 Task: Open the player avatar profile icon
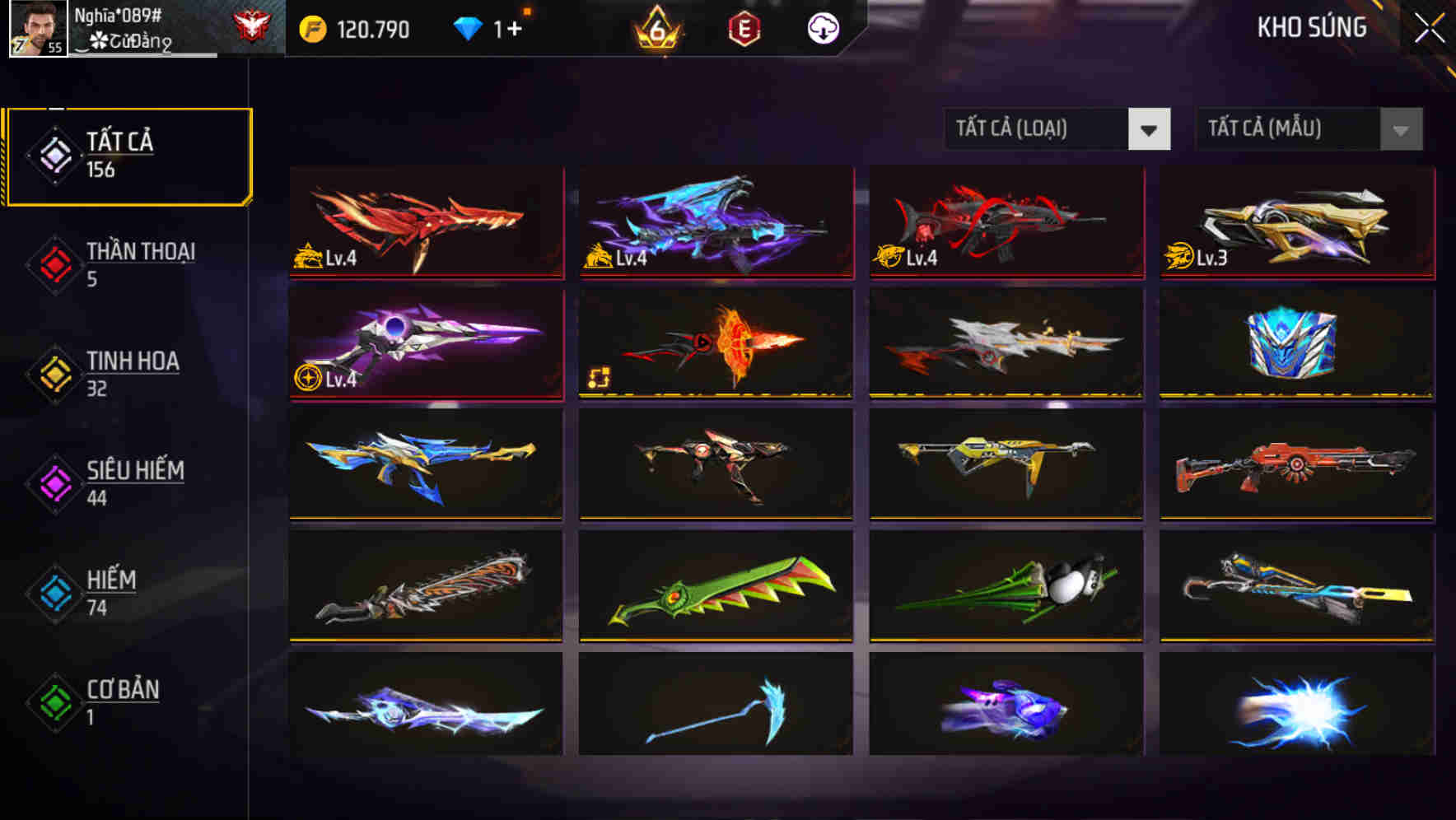(x=33, y=29)
